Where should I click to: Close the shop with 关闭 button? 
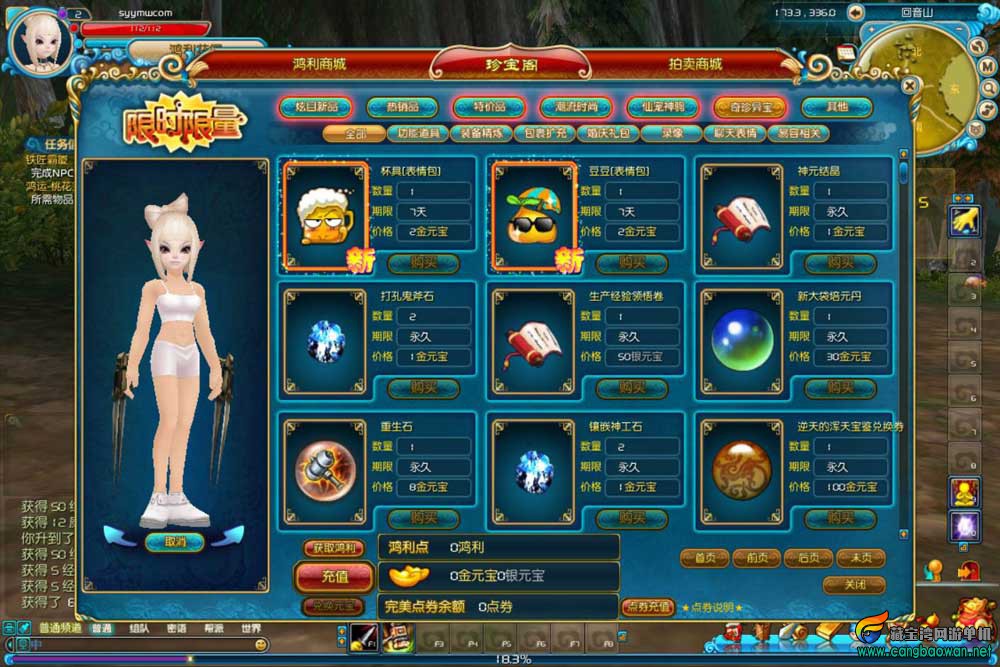pyautogui.click(x=854, y=584)
